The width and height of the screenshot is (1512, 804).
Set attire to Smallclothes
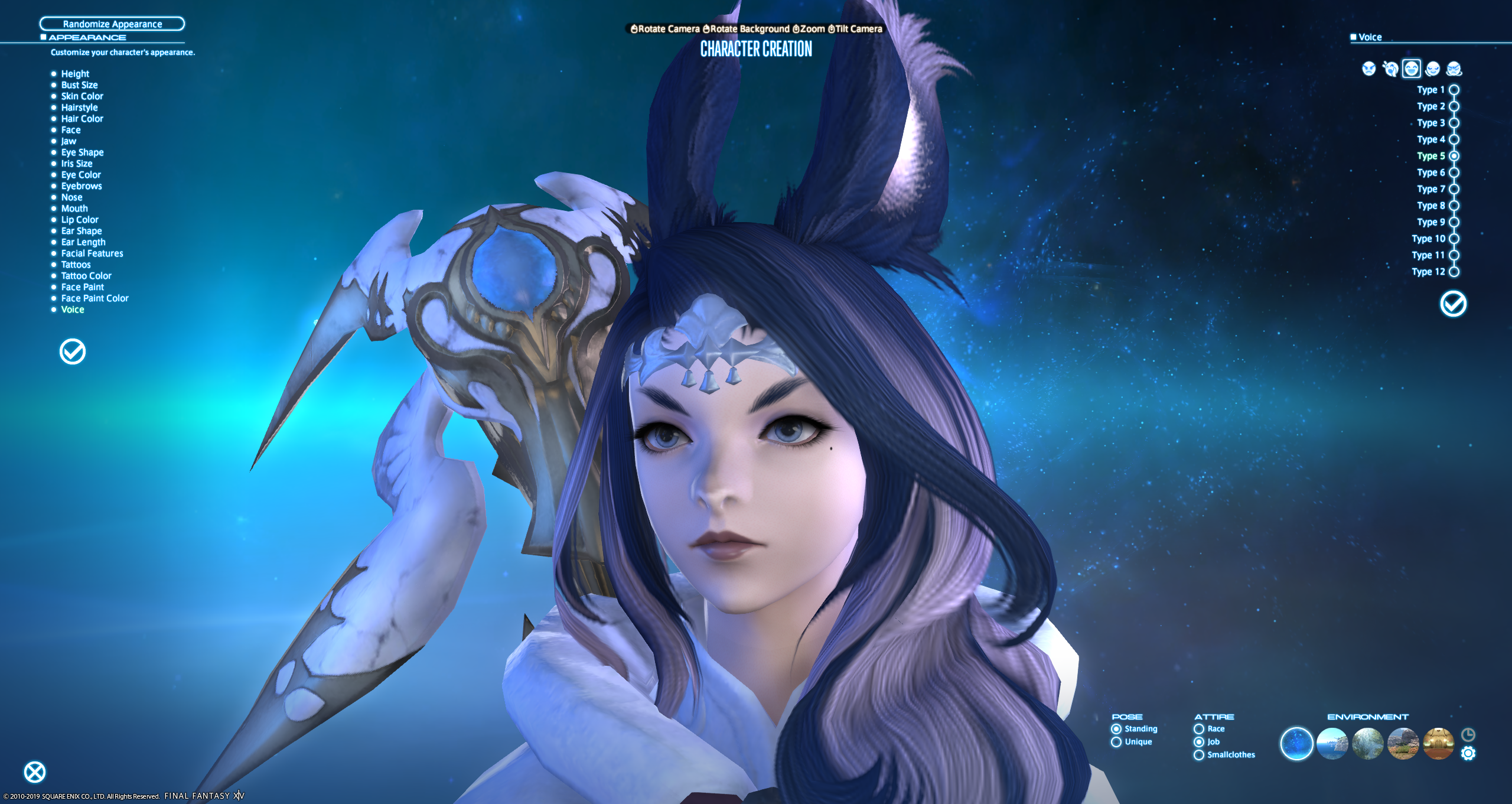1199,755
